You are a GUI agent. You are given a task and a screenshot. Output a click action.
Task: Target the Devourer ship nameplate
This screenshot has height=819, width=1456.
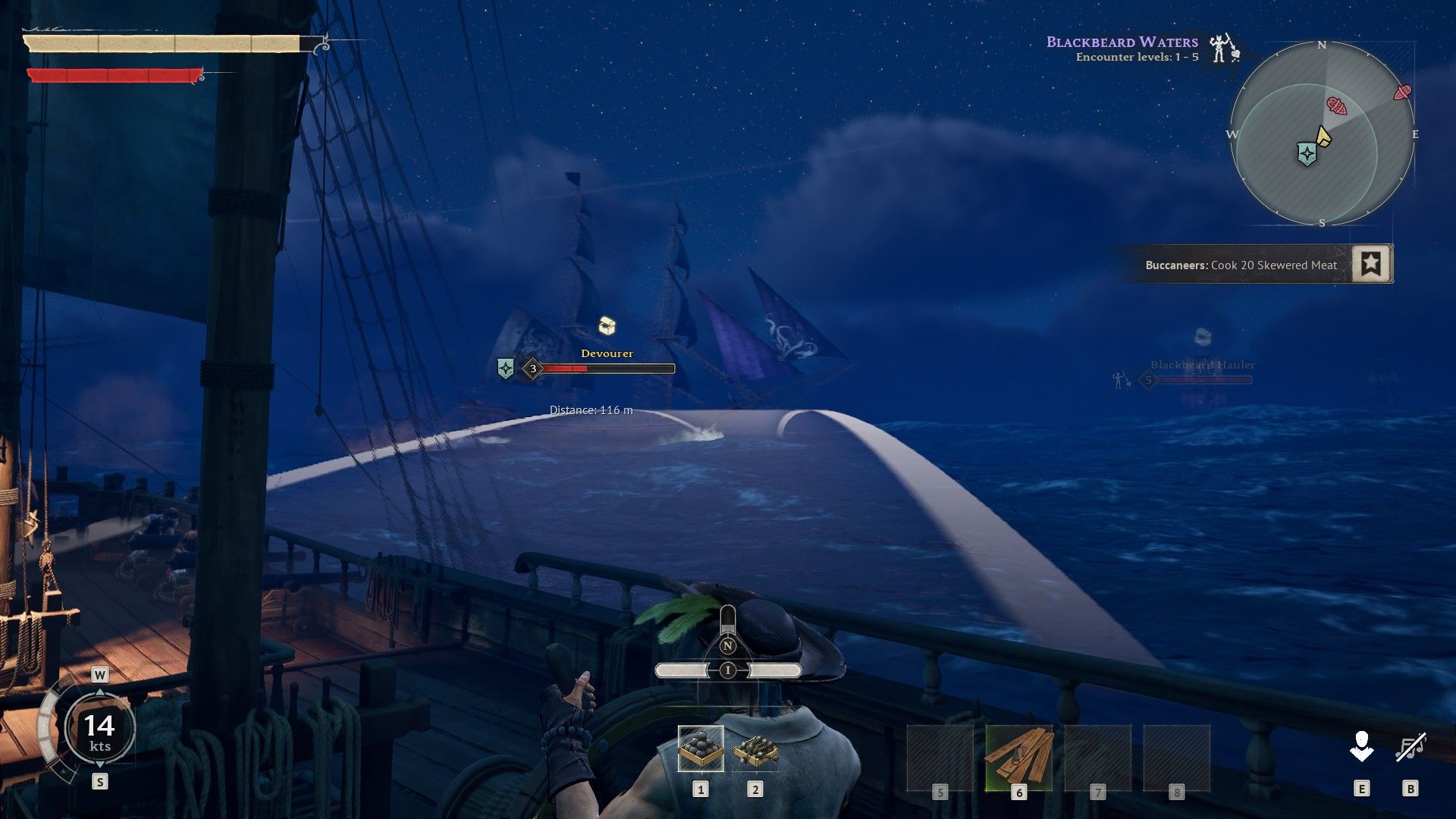[607, 353]
